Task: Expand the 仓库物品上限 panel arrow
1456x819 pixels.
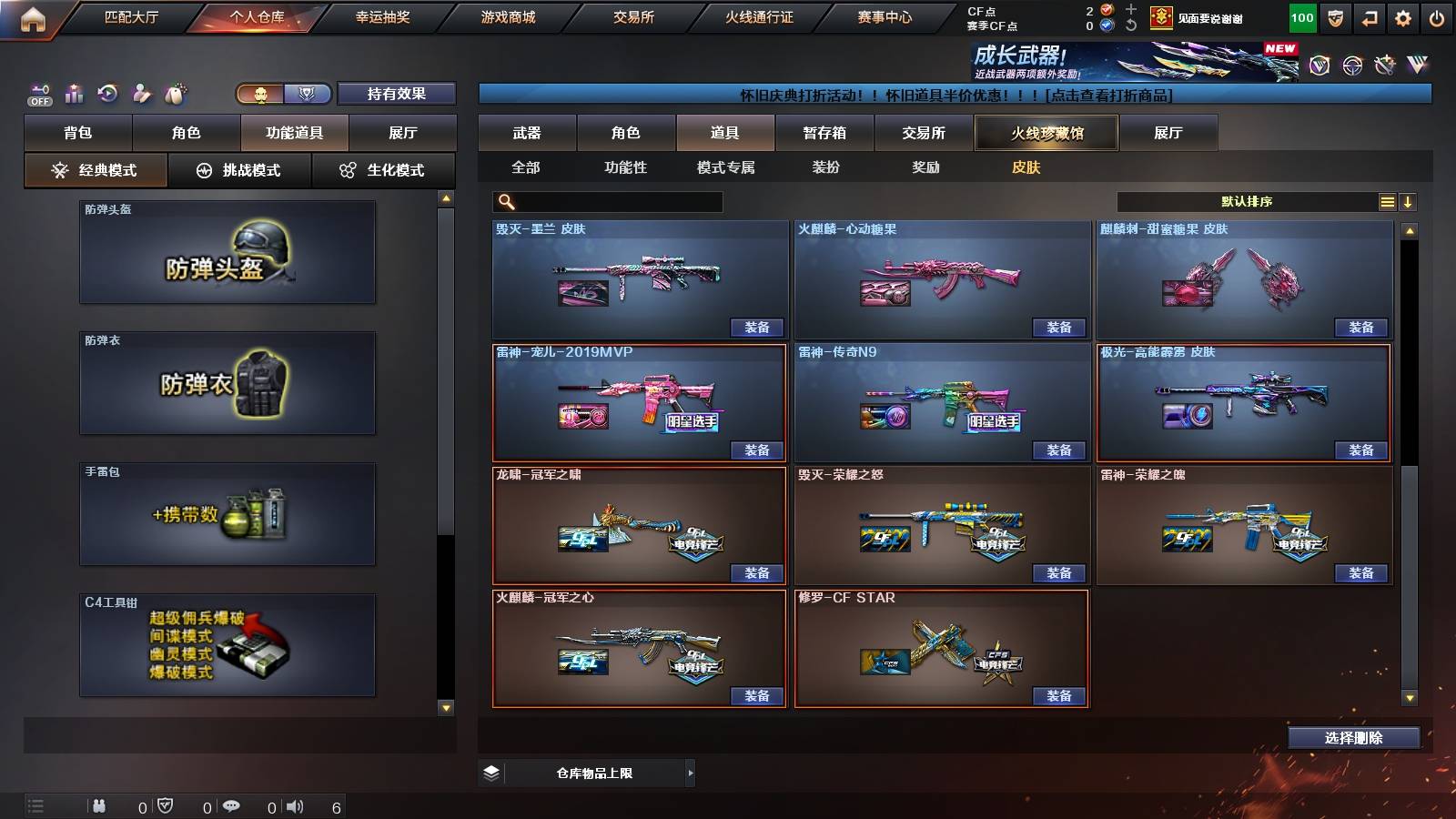Action: (x=689, y=773)
